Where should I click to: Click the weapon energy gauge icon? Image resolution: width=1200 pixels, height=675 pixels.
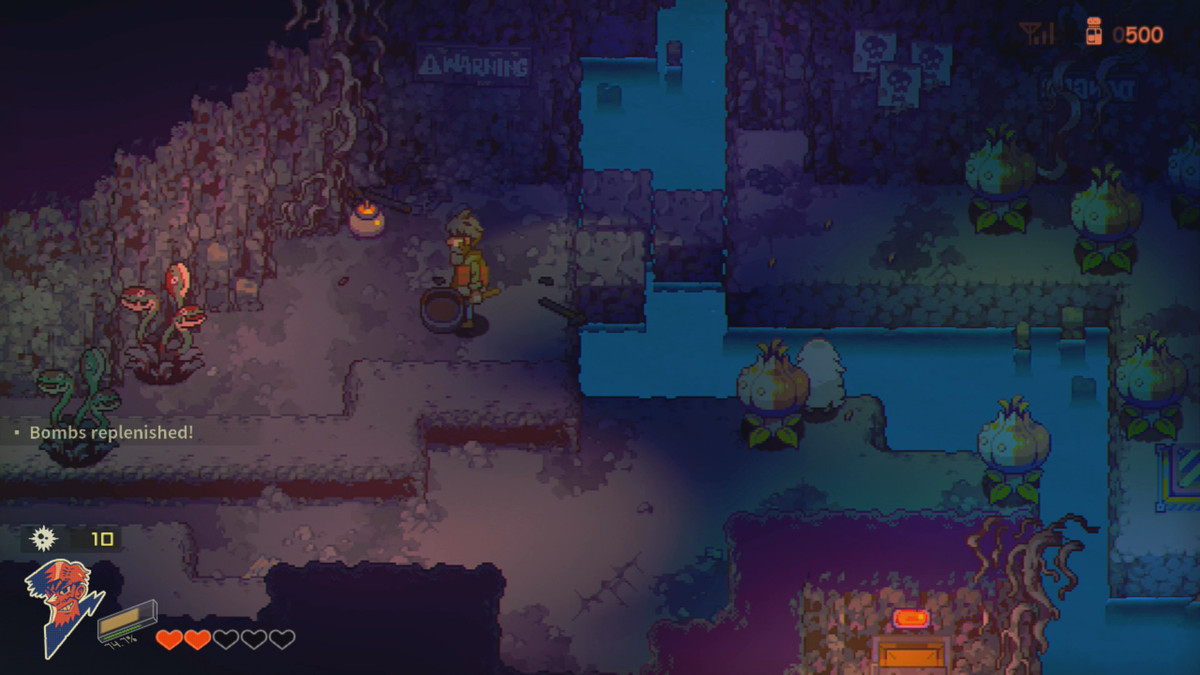pyautogui.click(x=128, y=620)
